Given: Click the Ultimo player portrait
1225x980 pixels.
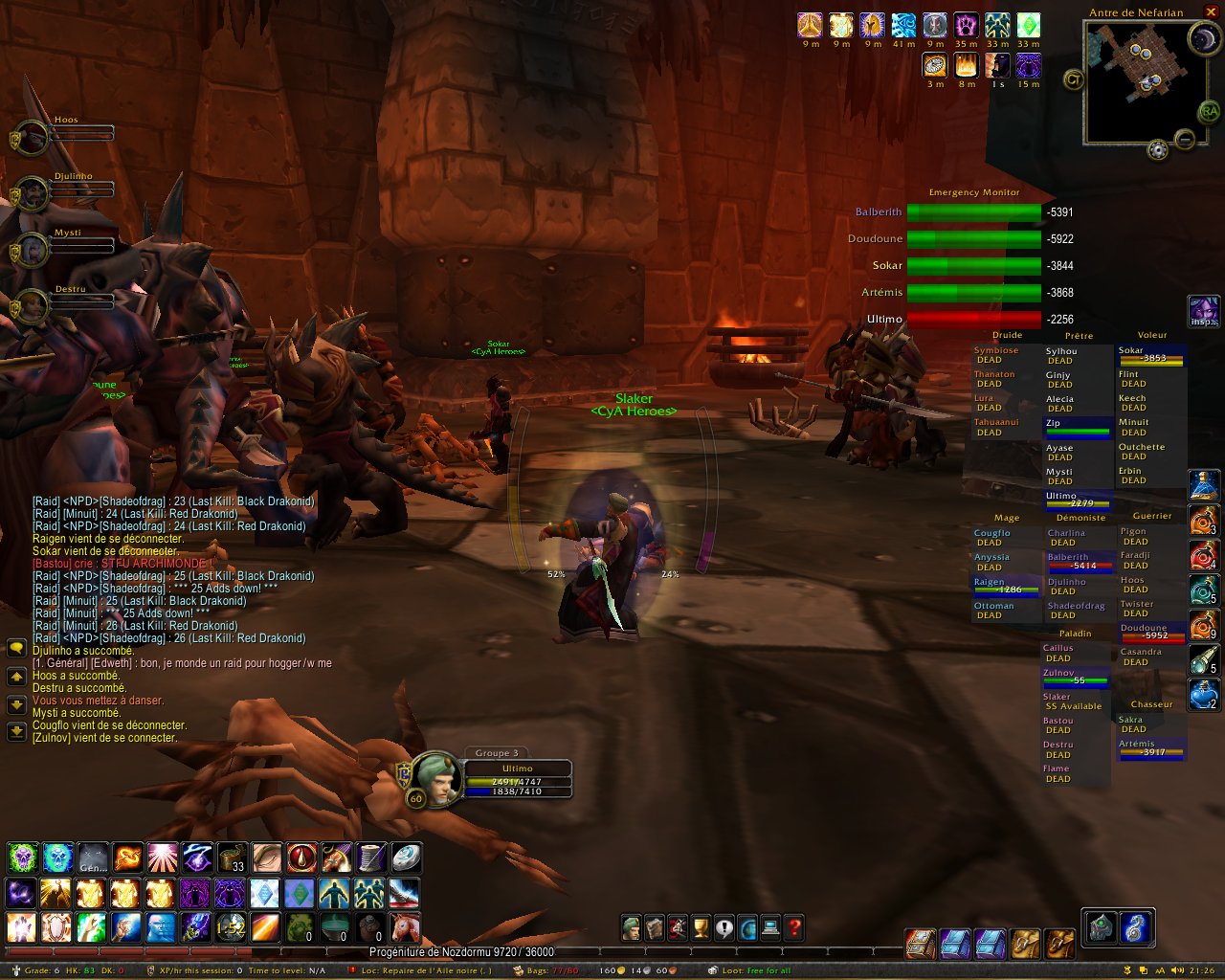Looking at the screenshot, I should 435,777.
